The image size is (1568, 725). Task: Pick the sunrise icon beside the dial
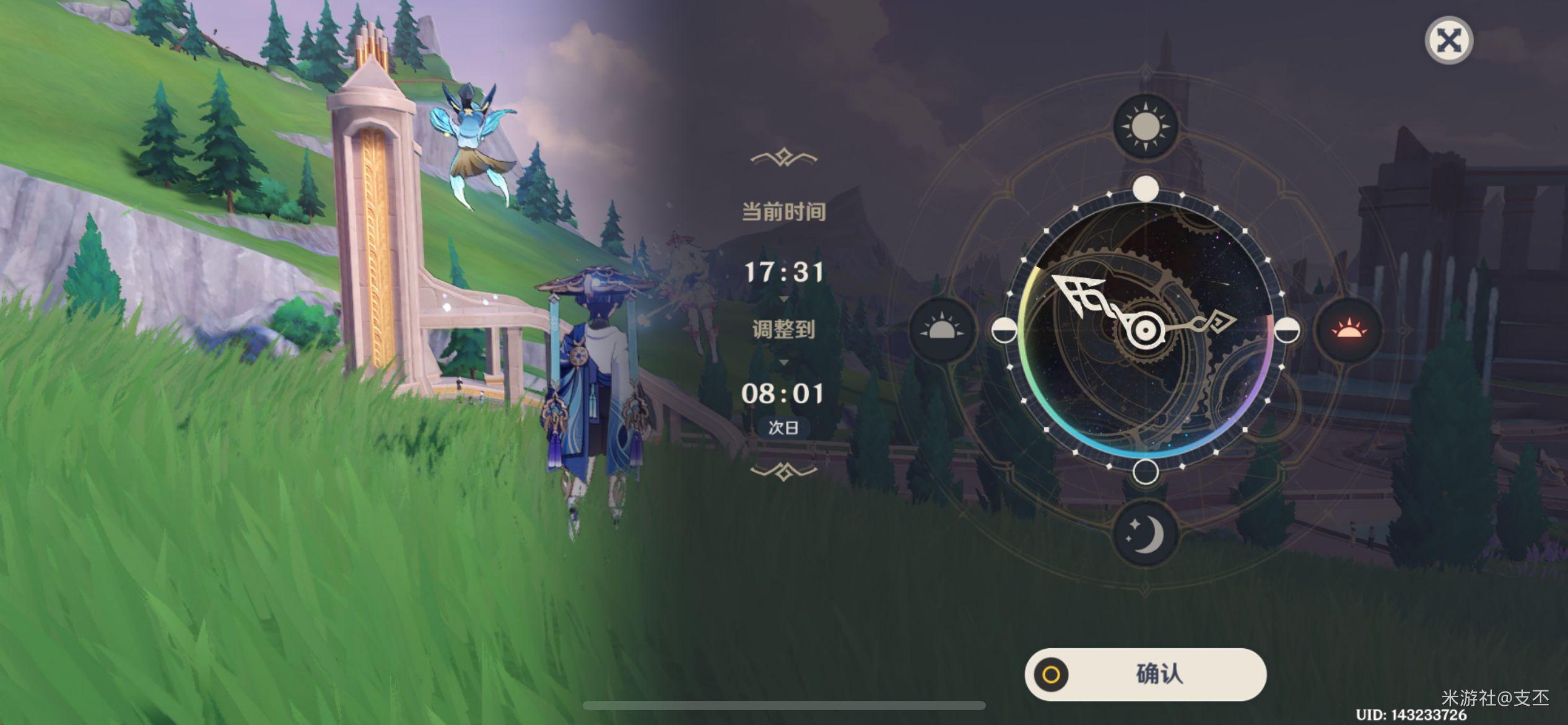[x=942, y=330]
